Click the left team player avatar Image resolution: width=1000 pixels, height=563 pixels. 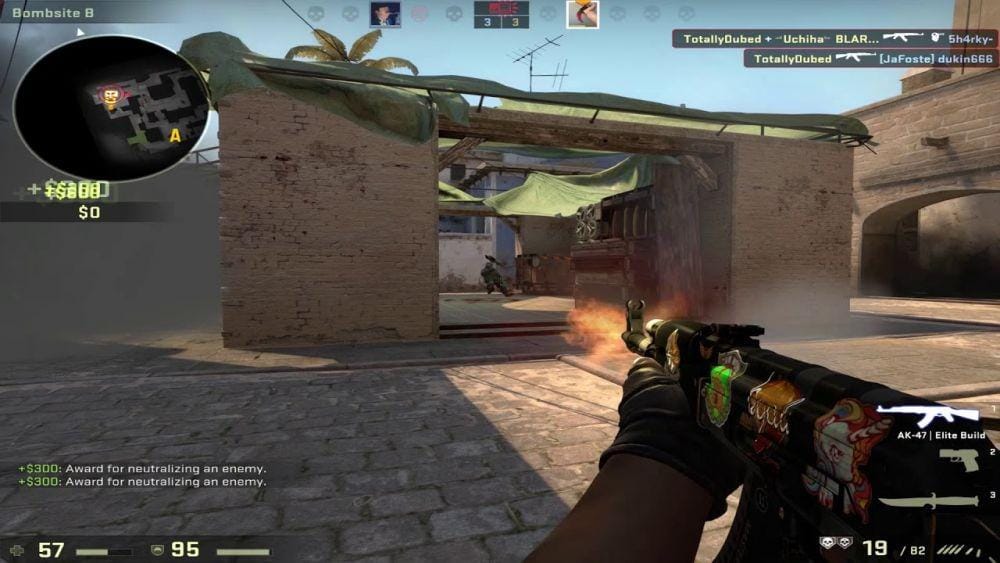click(x=385, y=14)
